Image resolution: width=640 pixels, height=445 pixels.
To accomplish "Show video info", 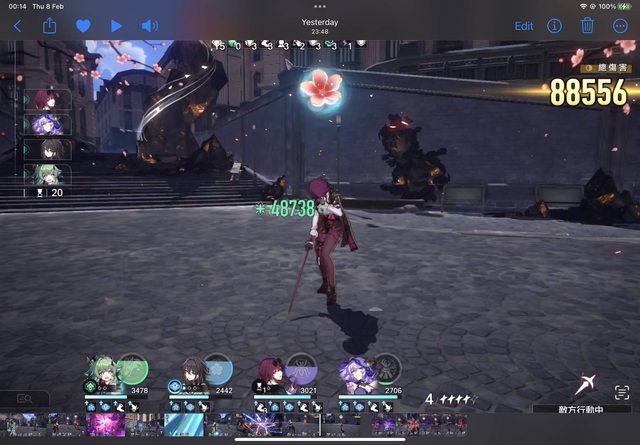I will point(554,26).
